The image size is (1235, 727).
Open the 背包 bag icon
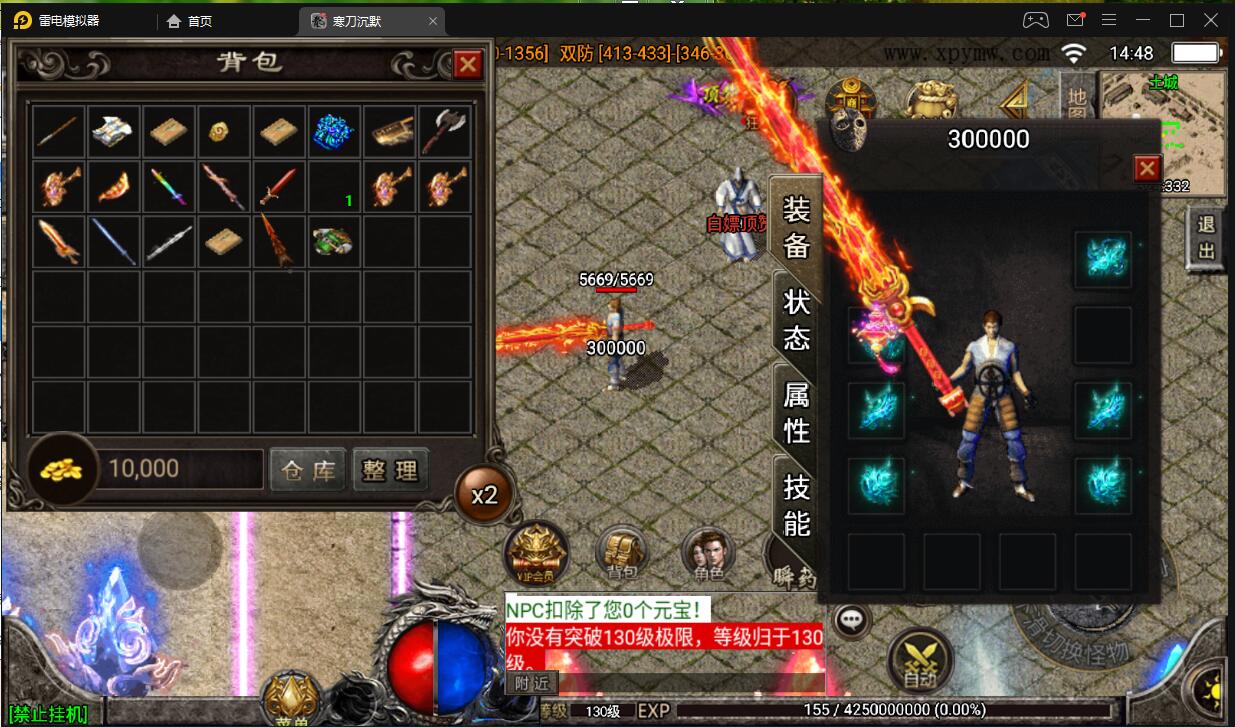point(622,554)
